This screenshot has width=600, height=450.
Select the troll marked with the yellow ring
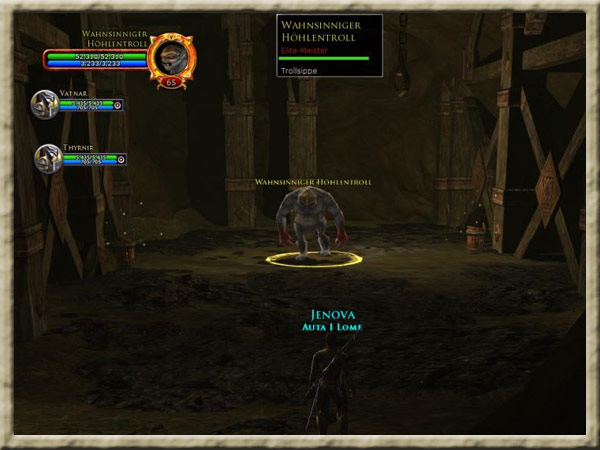(x=312, y=221)
